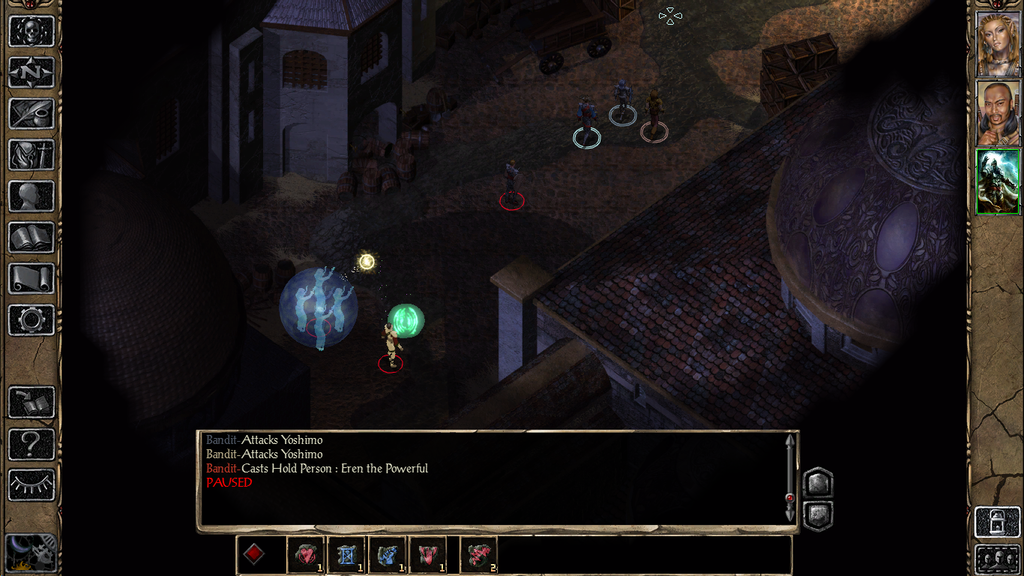Click the message log scrollbar
The image size is (1024, 576).
coord(791,478)
